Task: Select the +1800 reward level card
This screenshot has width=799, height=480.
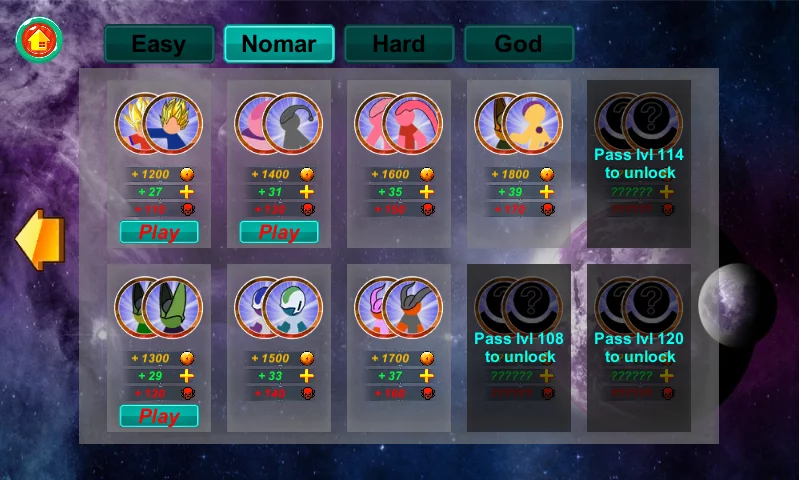Action: click(519, 164)
